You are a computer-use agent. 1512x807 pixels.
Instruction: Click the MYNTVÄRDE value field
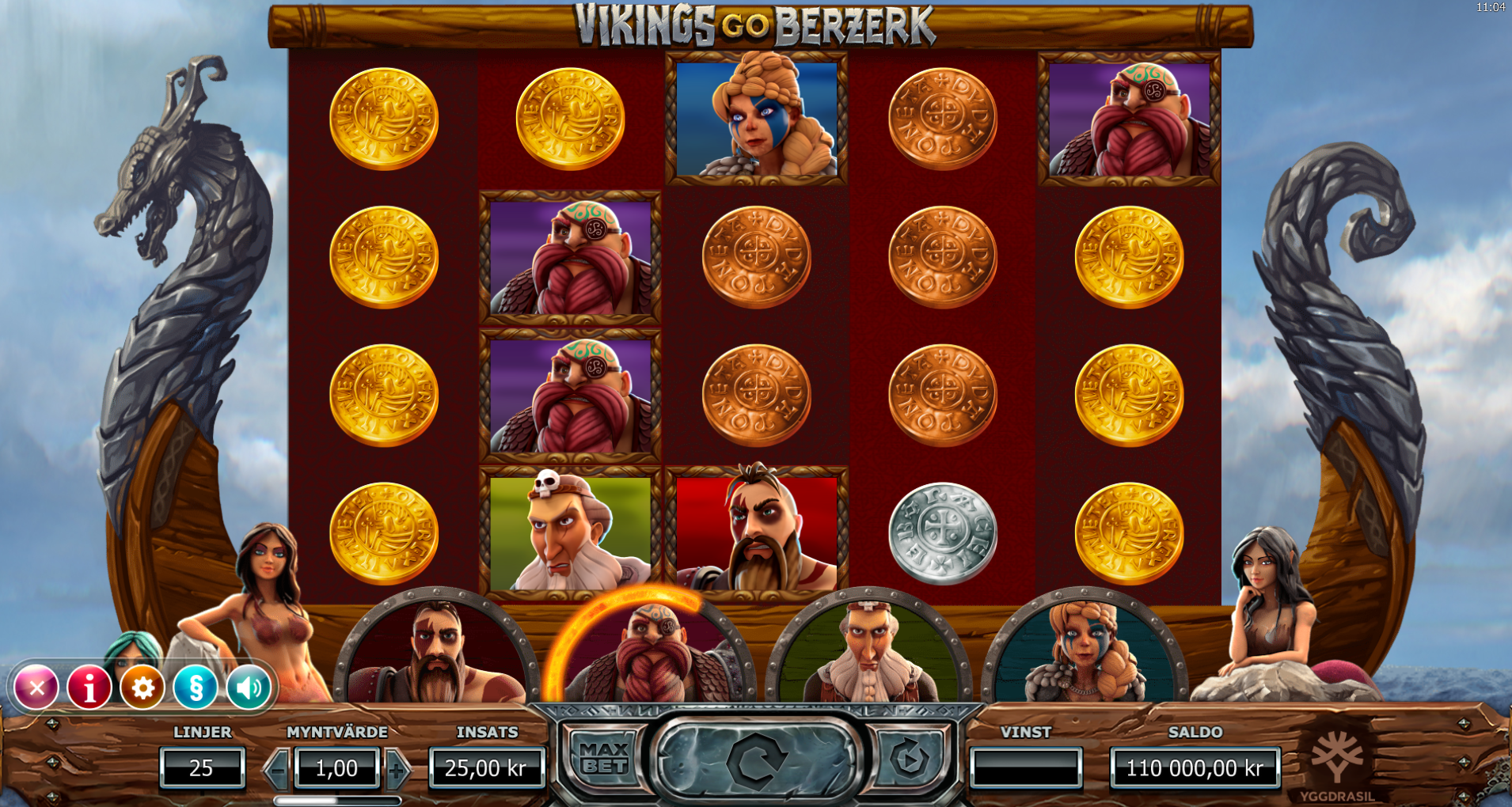pyautogui.click(x=336, y=767)
